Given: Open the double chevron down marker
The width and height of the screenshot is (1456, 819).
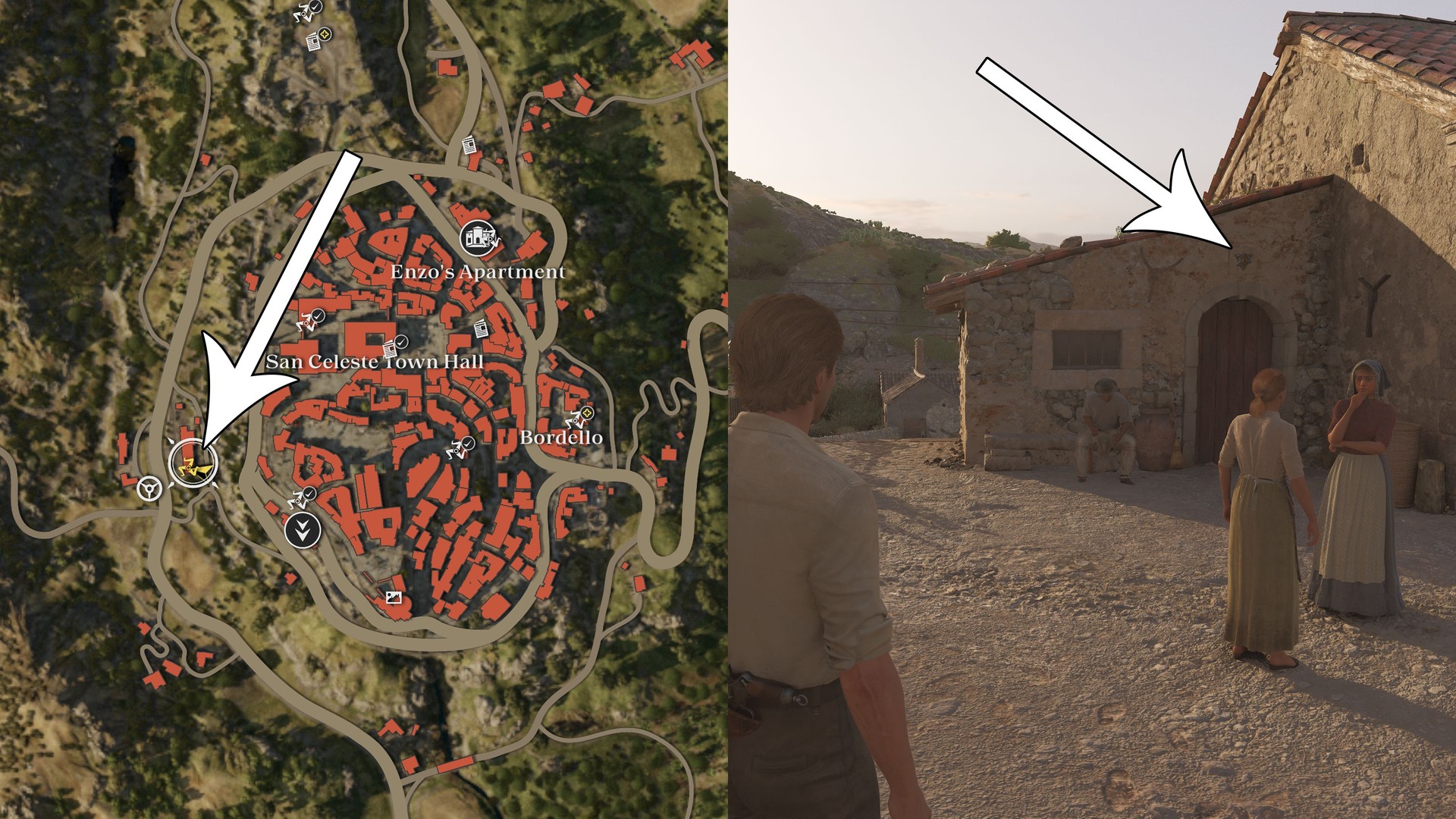Looking at the screenshot, I should tap(303, 531).
